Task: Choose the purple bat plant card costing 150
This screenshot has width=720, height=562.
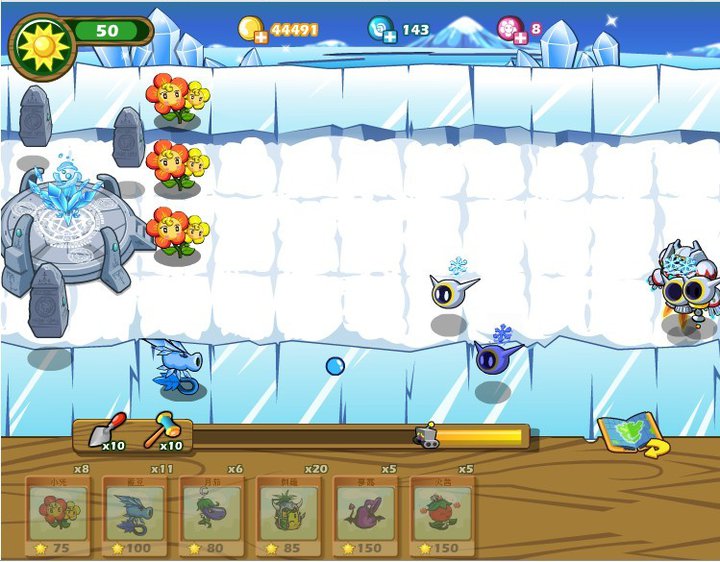Action: [365, 515]
